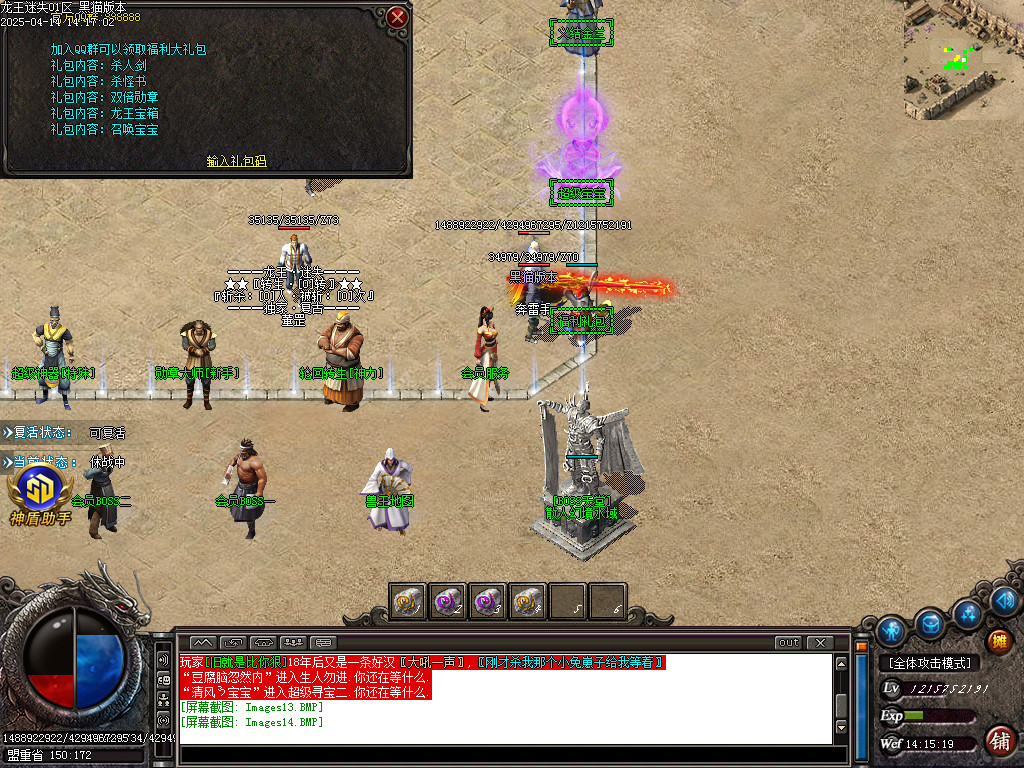Click the chat scroll-up arrow

tap(842, 661)
